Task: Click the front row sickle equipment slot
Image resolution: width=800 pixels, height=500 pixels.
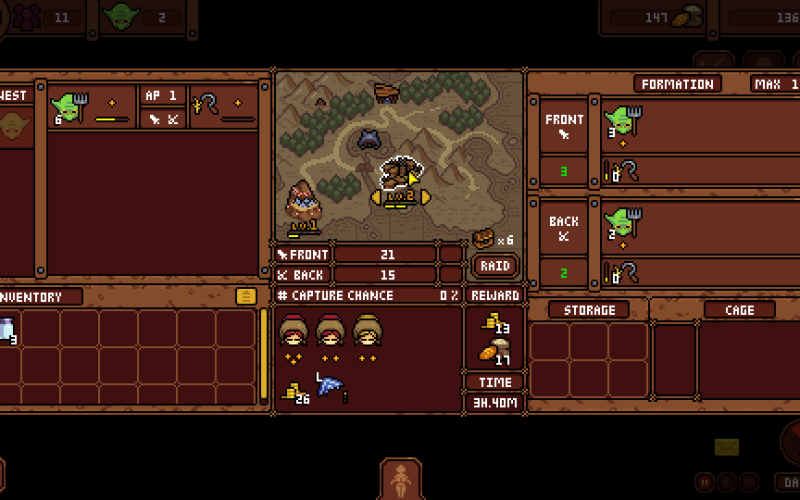Action: click(x=615, y=172)
